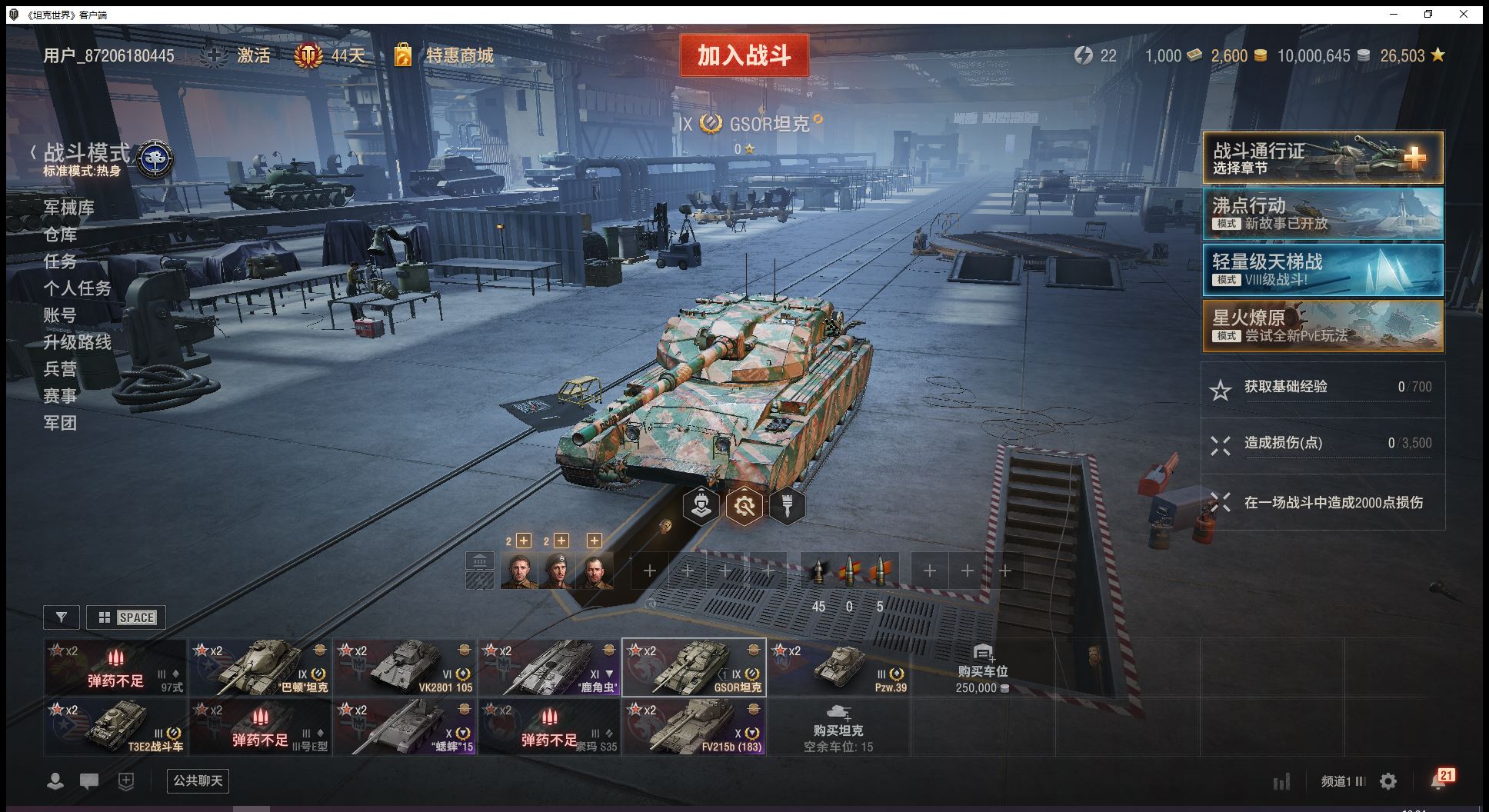Open the 战斗通行证 battle pass banner
Viewport: 1489px width, 812px height.
(1322, 158)
